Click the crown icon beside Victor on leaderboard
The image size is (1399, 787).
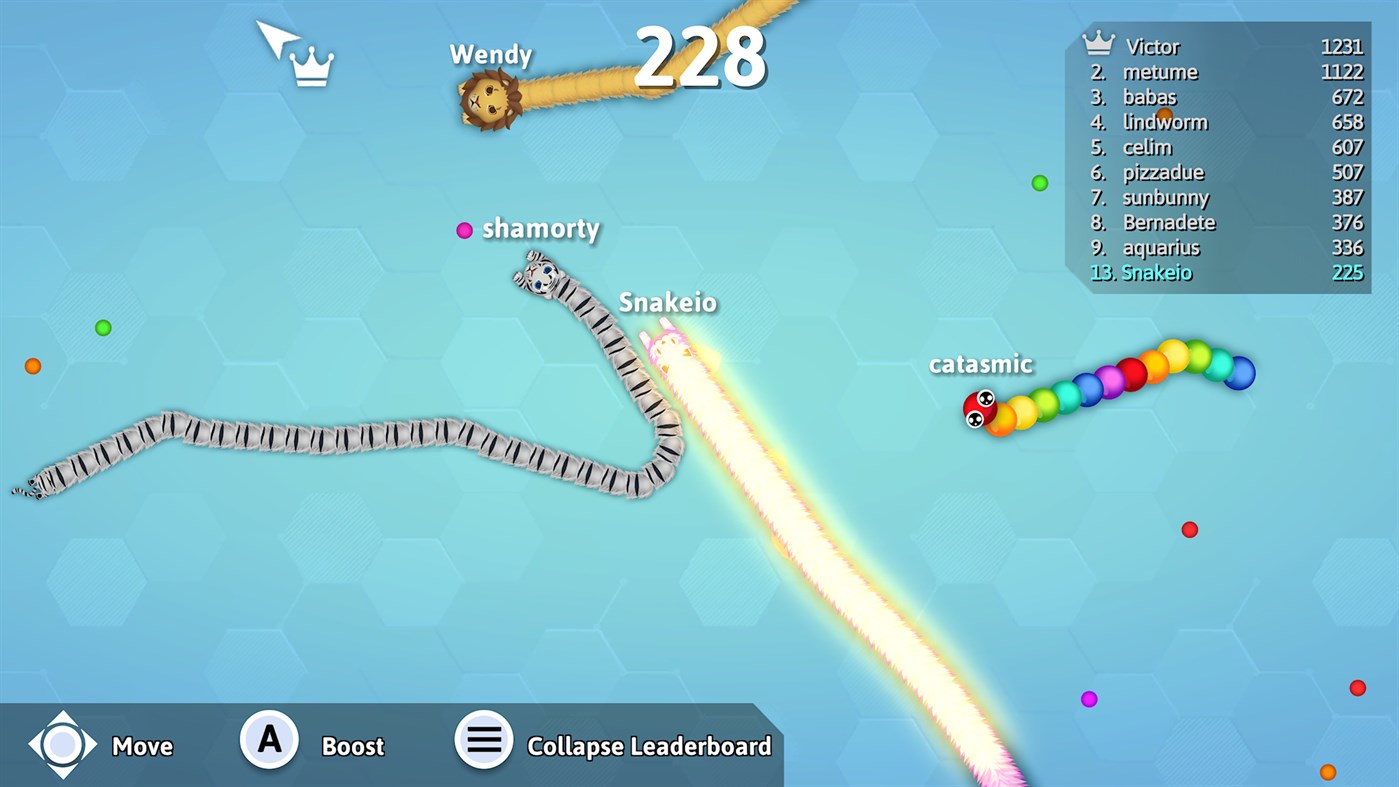pos(1098,43)
